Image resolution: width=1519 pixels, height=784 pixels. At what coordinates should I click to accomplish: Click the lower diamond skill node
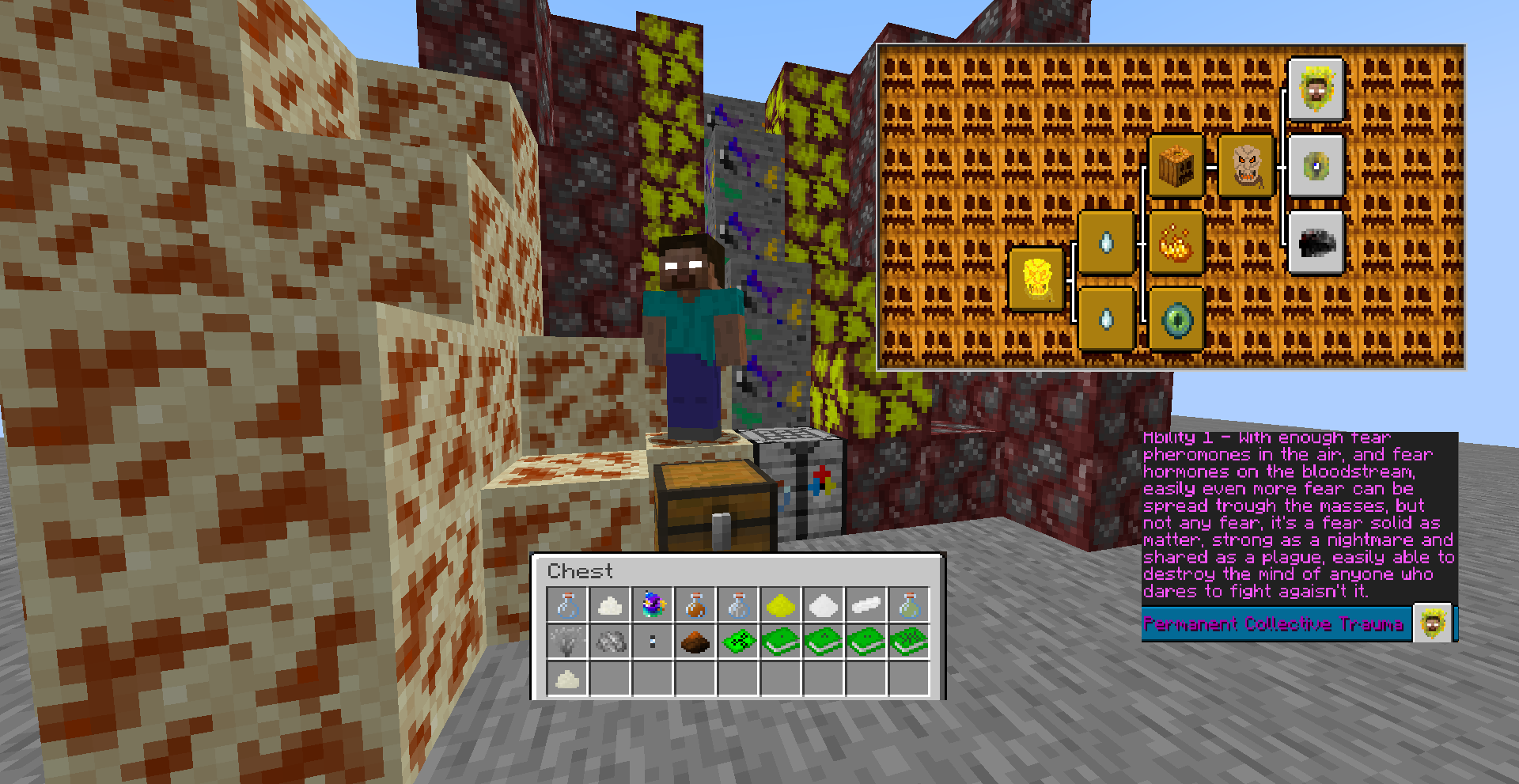[x=1108, y=320]
